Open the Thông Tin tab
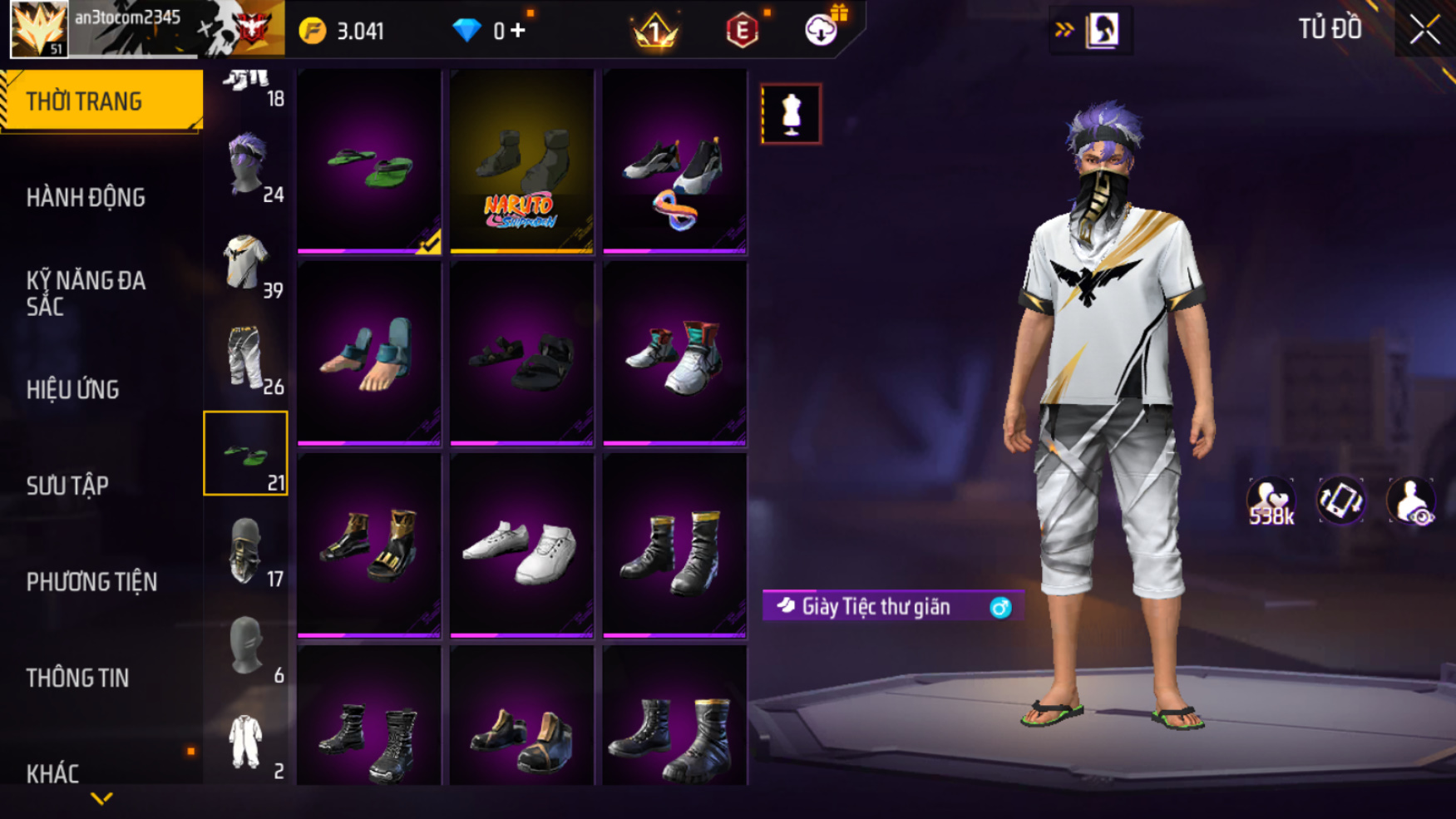This screenshot has width=1456, height=819. [77, 678]
